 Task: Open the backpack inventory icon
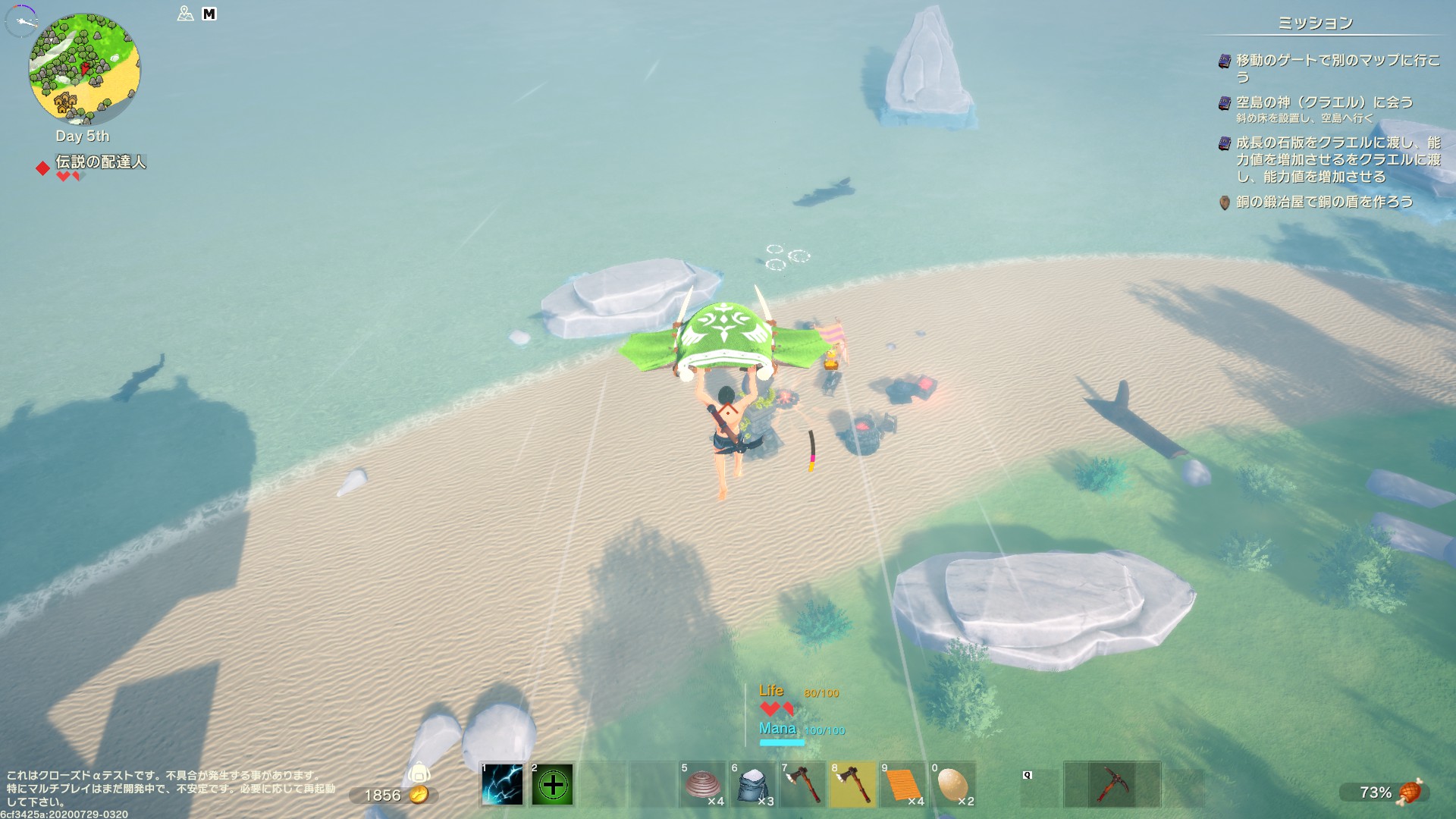[419, 773]
